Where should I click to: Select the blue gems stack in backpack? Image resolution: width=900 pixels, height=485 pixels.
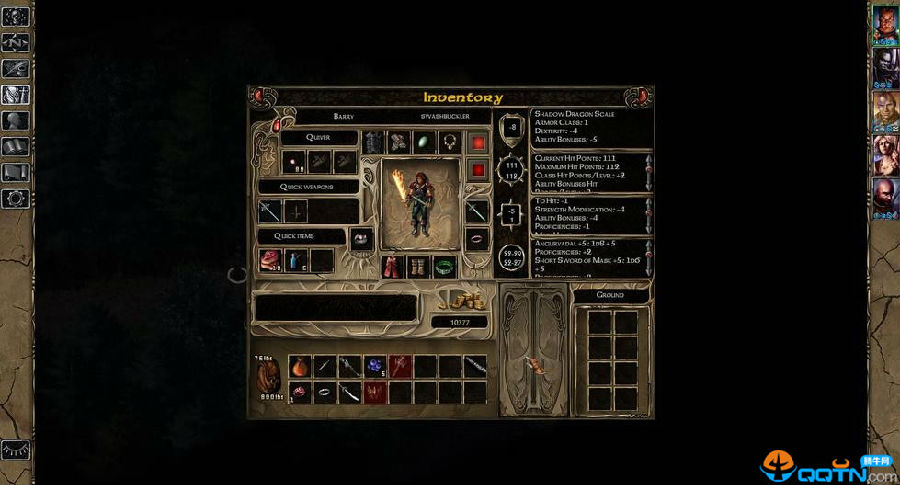coord(374,367)
